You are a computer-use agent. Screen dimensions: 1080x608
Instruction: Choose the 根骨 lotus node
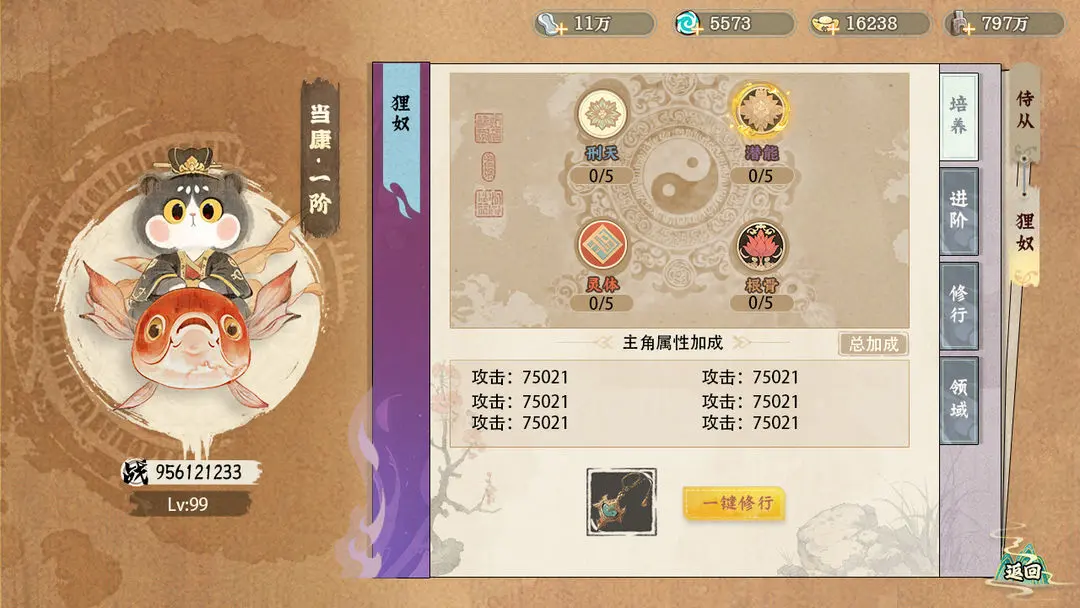761,246
